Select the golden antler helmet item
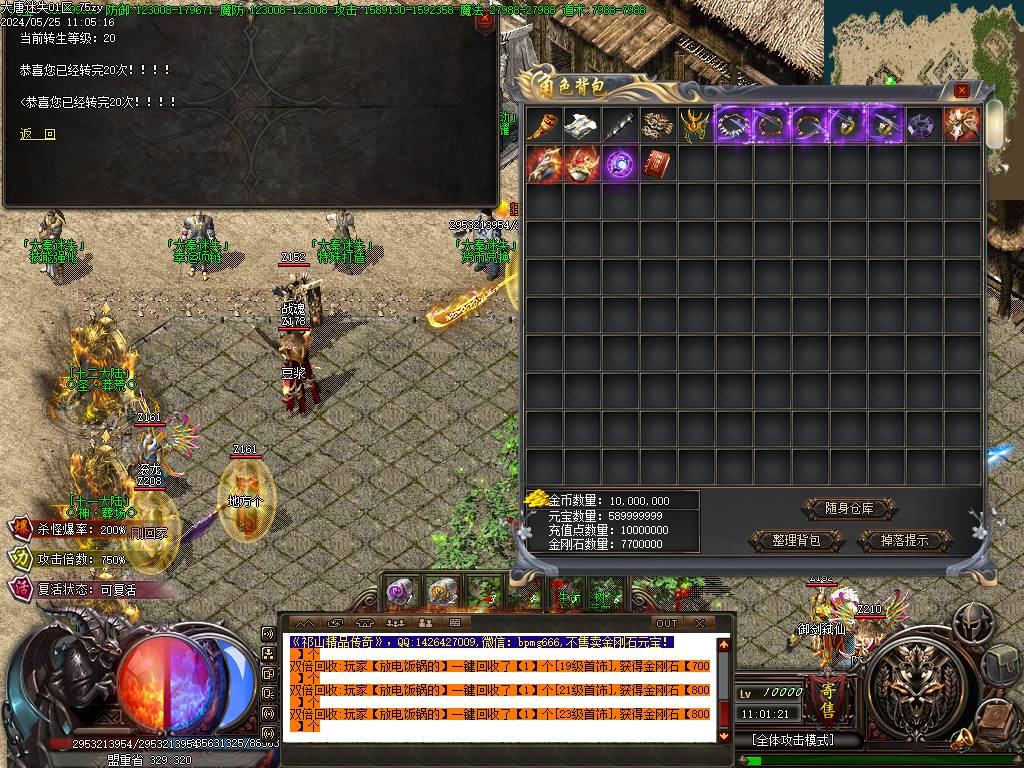The image size is (1024, 768). [696, 125]
